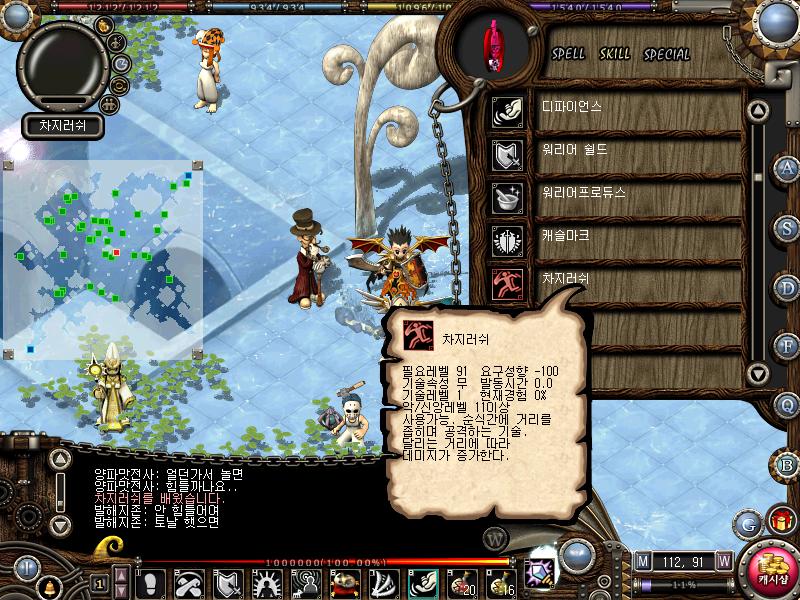
Task: Use the footprint hotbar slot
Action: [151, 582]
